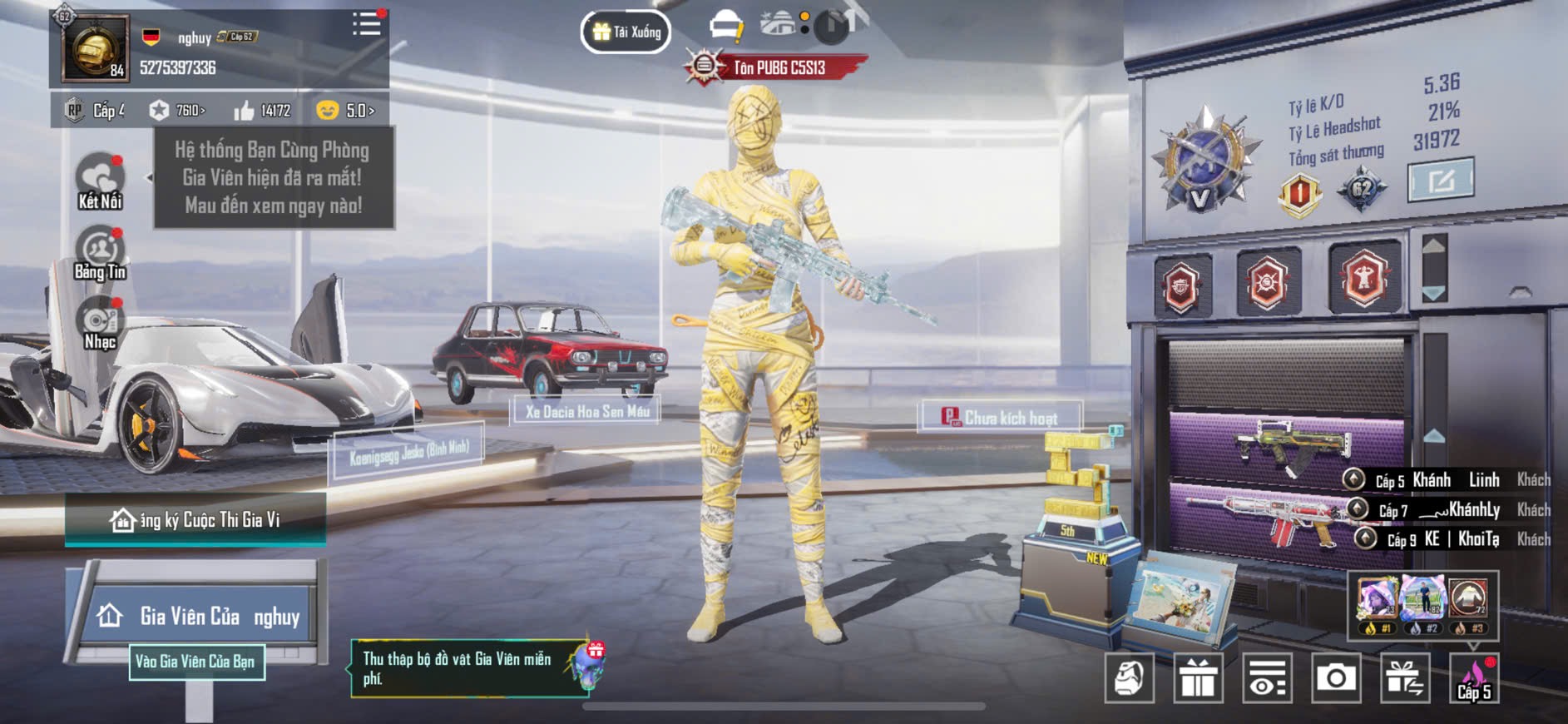View the popularity star score 7610

178,110
